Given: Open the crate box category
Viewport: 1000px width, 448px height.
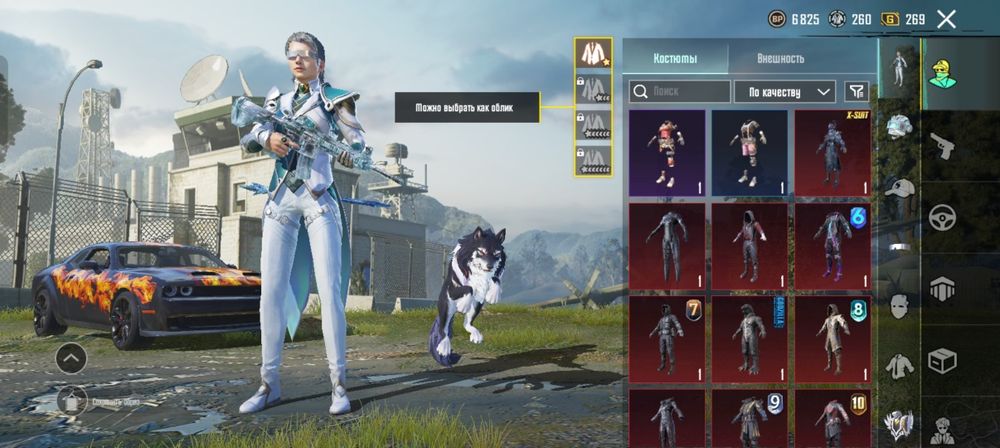Looking at the screenshot, I should 942,360.
